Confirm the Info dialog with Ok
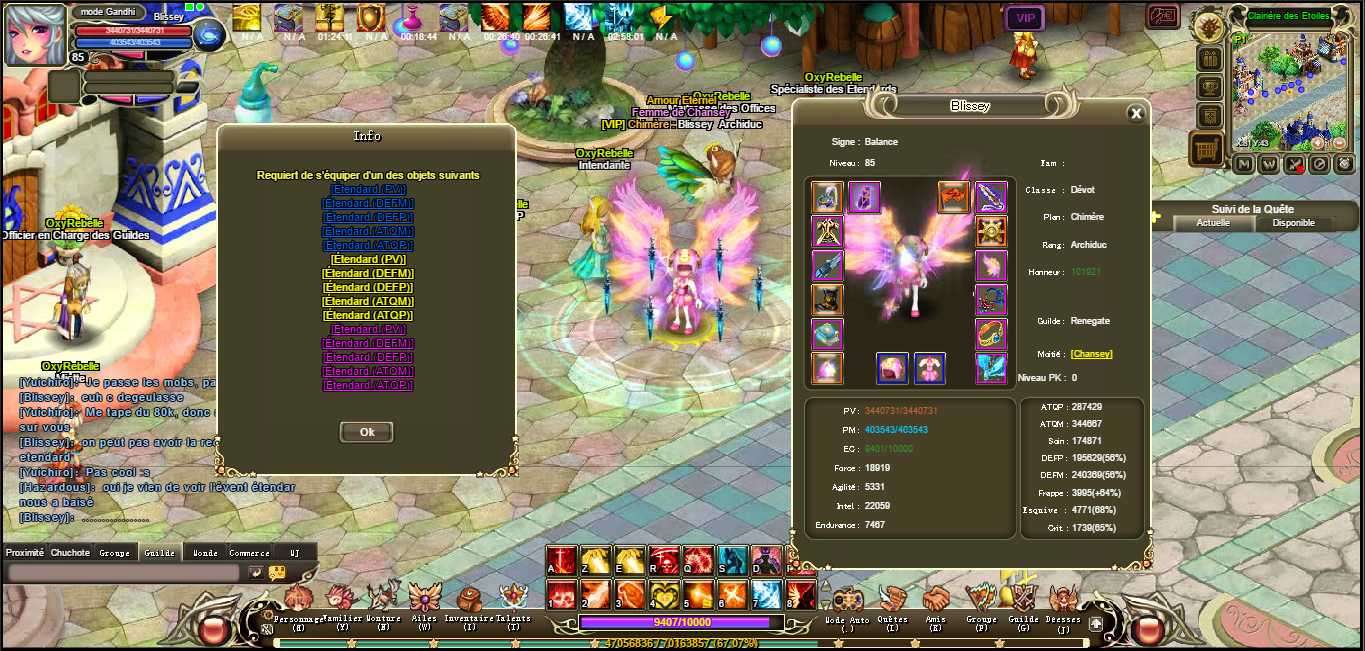1365x651 pixels. (x=366, y=432)
